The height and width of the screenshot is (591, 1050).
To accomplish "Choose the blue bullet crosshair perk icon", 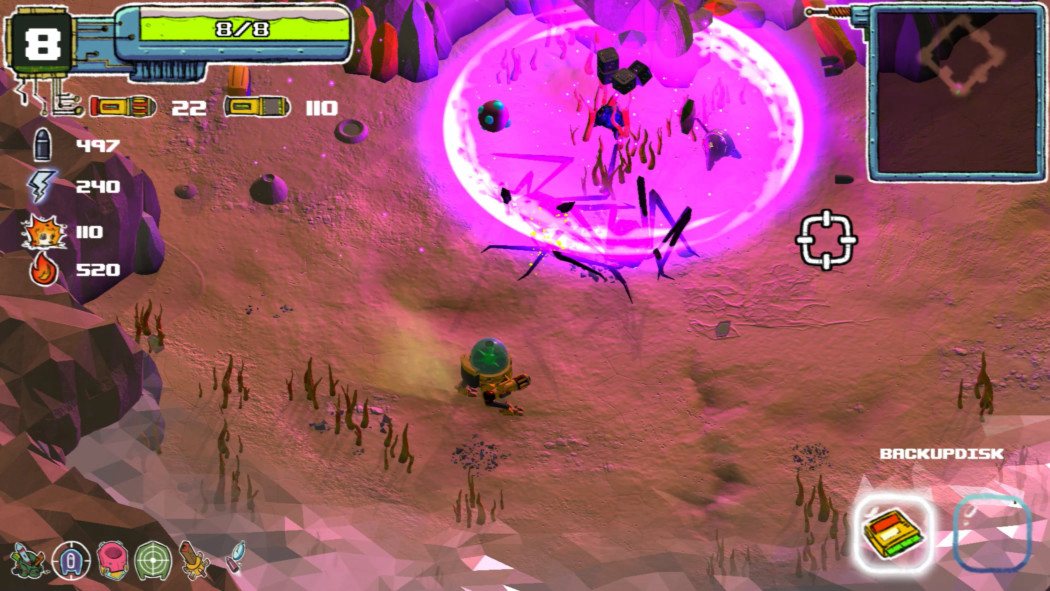I will coord(71,560).
